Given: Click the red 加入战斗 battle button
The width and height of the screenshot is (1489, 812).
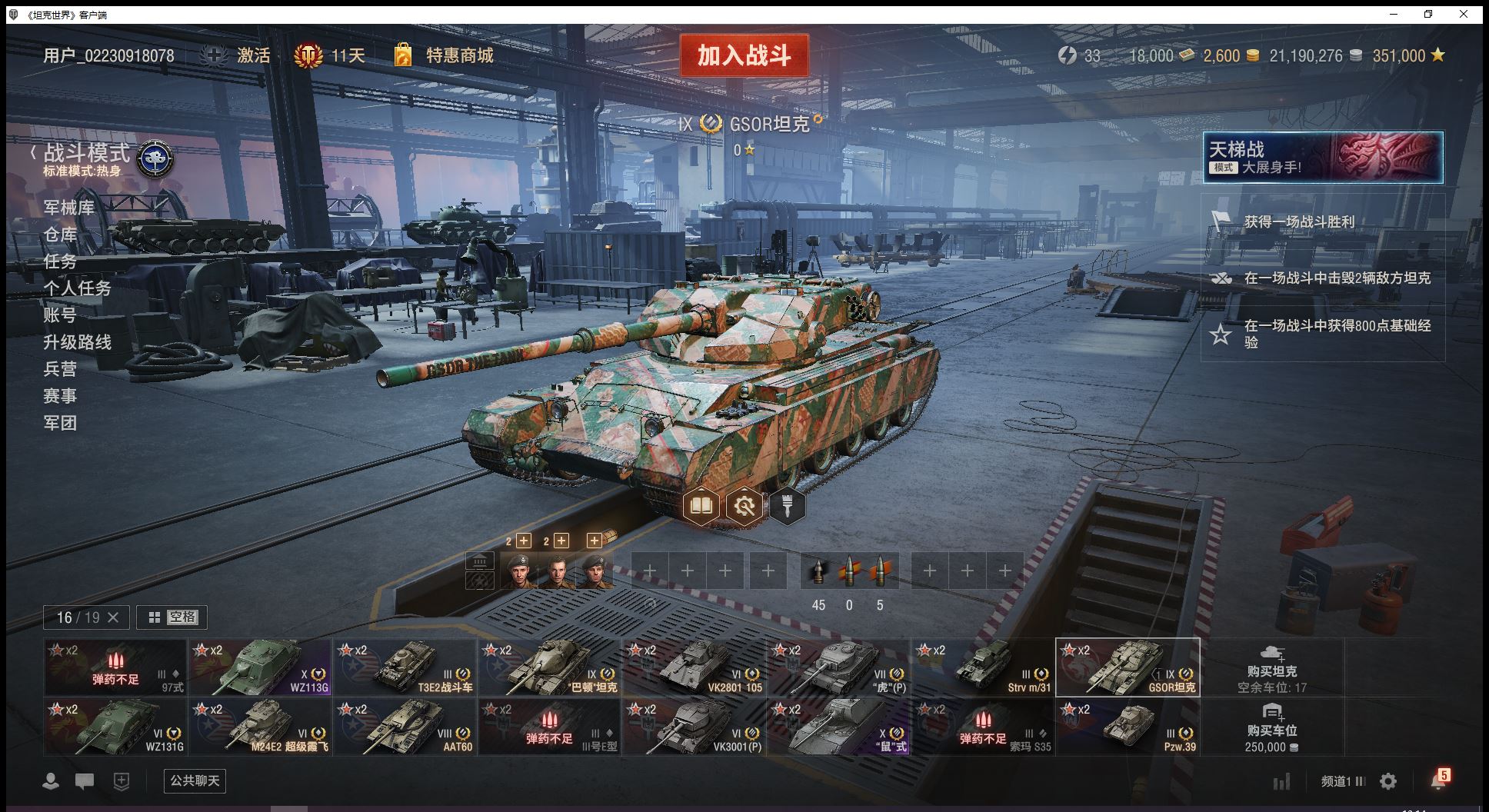Looking at the screenshot, I should [744, 55].
